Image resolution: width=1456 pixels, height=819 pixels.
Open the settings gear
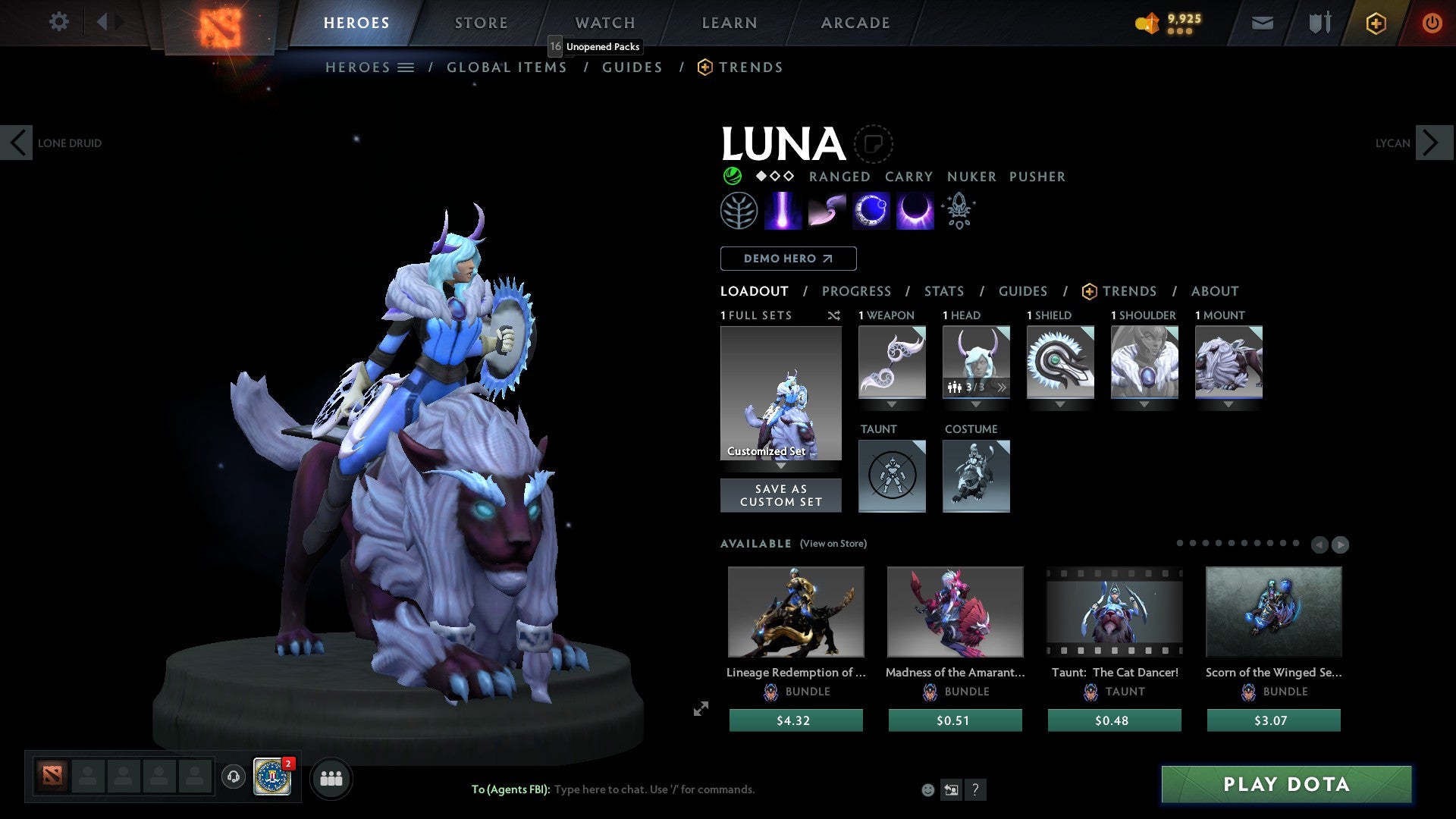pyautogui.click(x=59, y=21)
